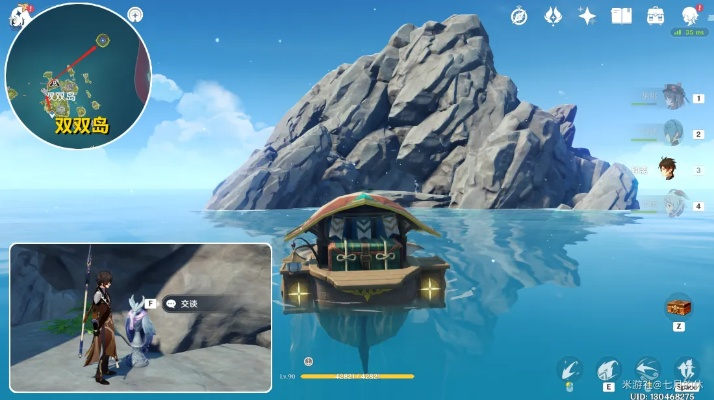Viewport: 714px width, 400px height.
Task: Use the treasure chest gadget icon
Action: [x=679, y=306]
